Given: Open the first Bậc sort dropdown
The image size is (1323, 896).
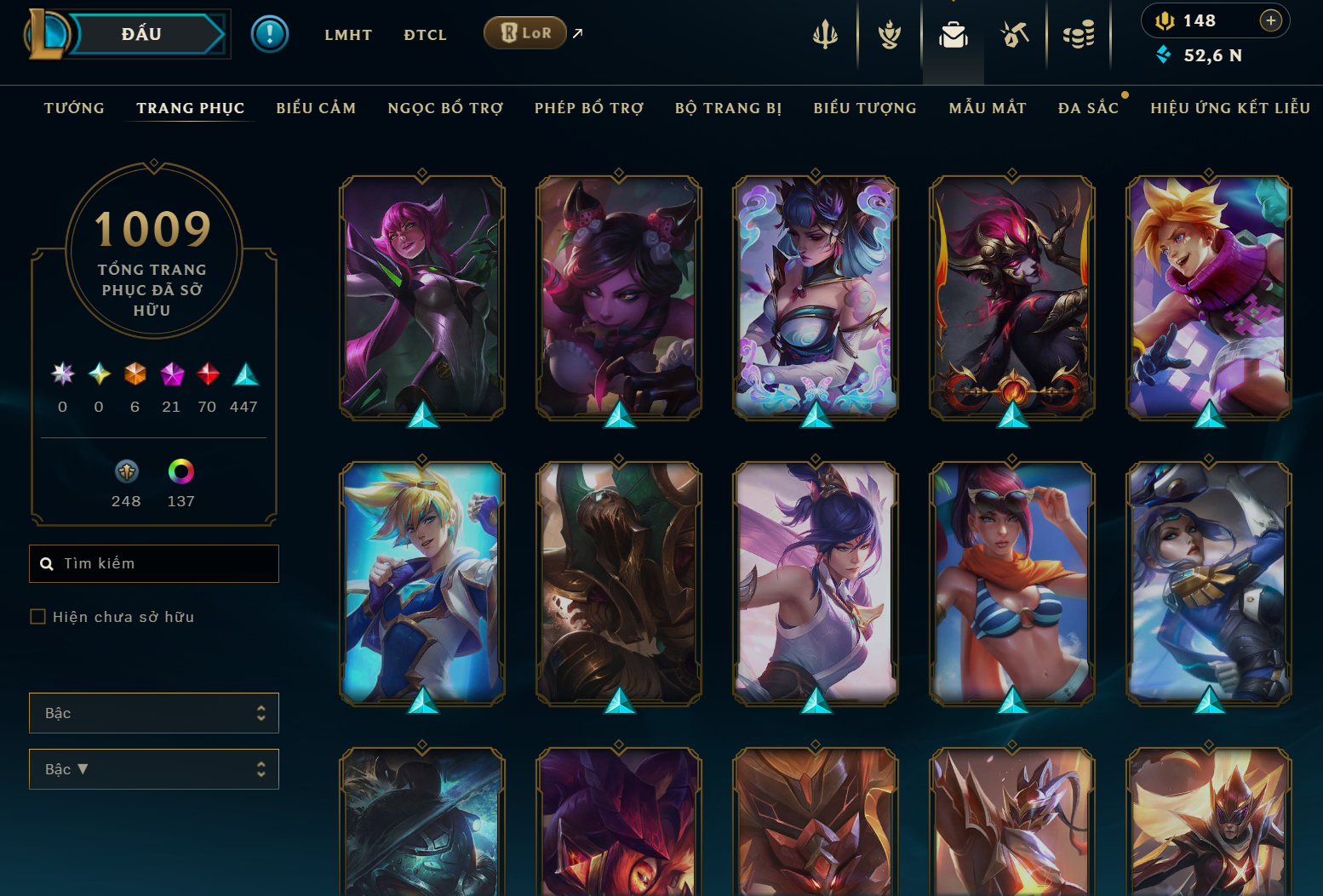Looking at the screenshot, I should [154, 713].
